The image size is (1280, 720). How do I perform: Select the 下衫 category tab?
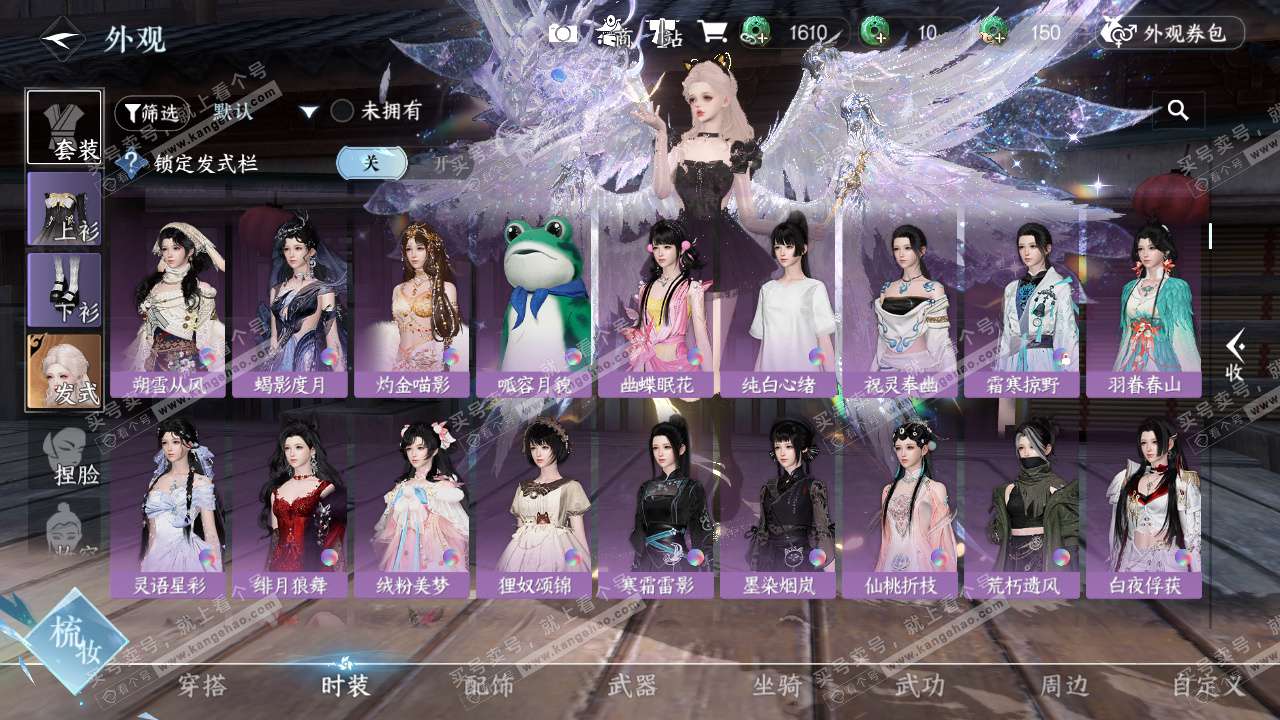tap(64, 290)
